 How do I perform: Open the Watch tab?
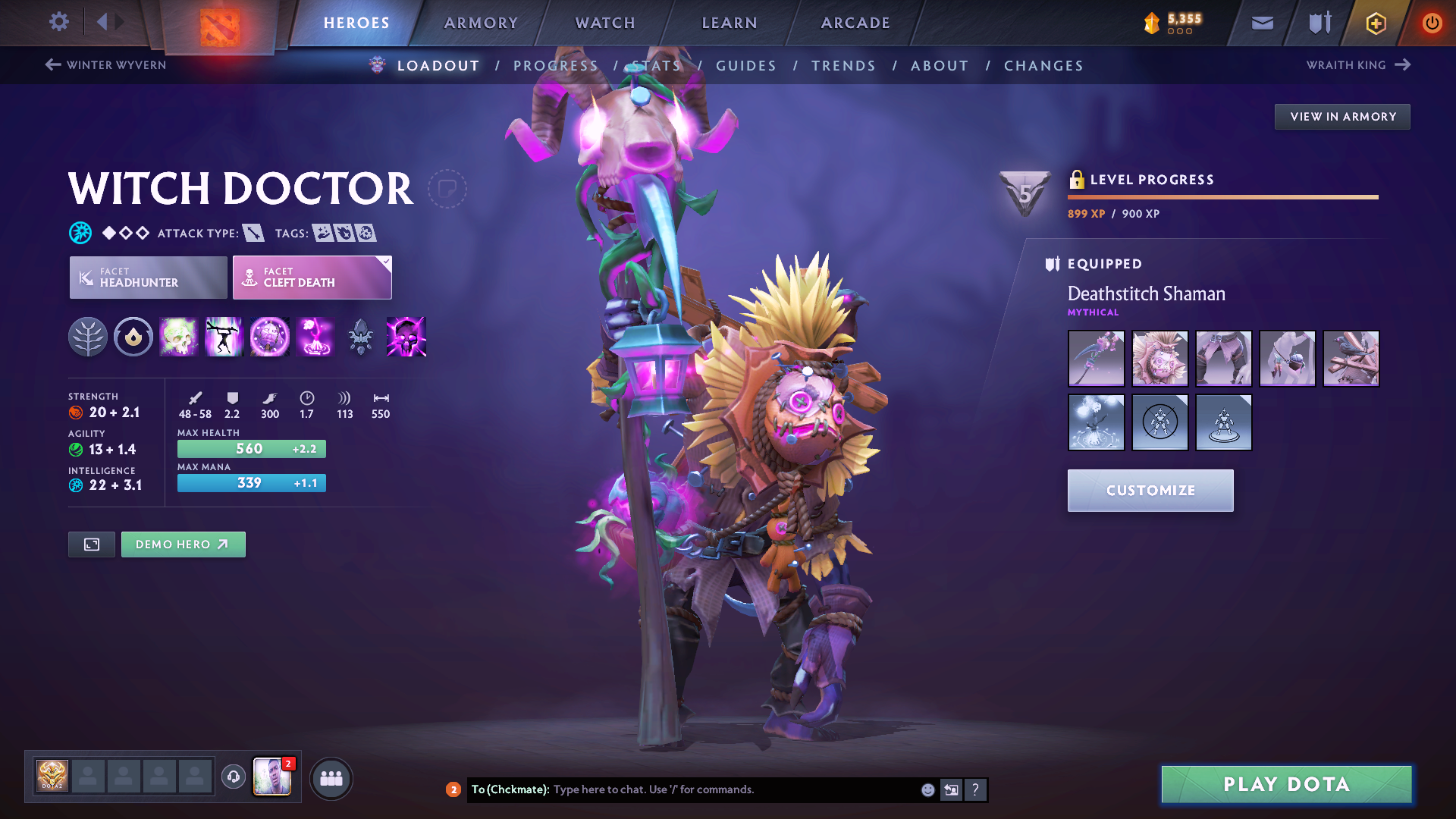605,23
